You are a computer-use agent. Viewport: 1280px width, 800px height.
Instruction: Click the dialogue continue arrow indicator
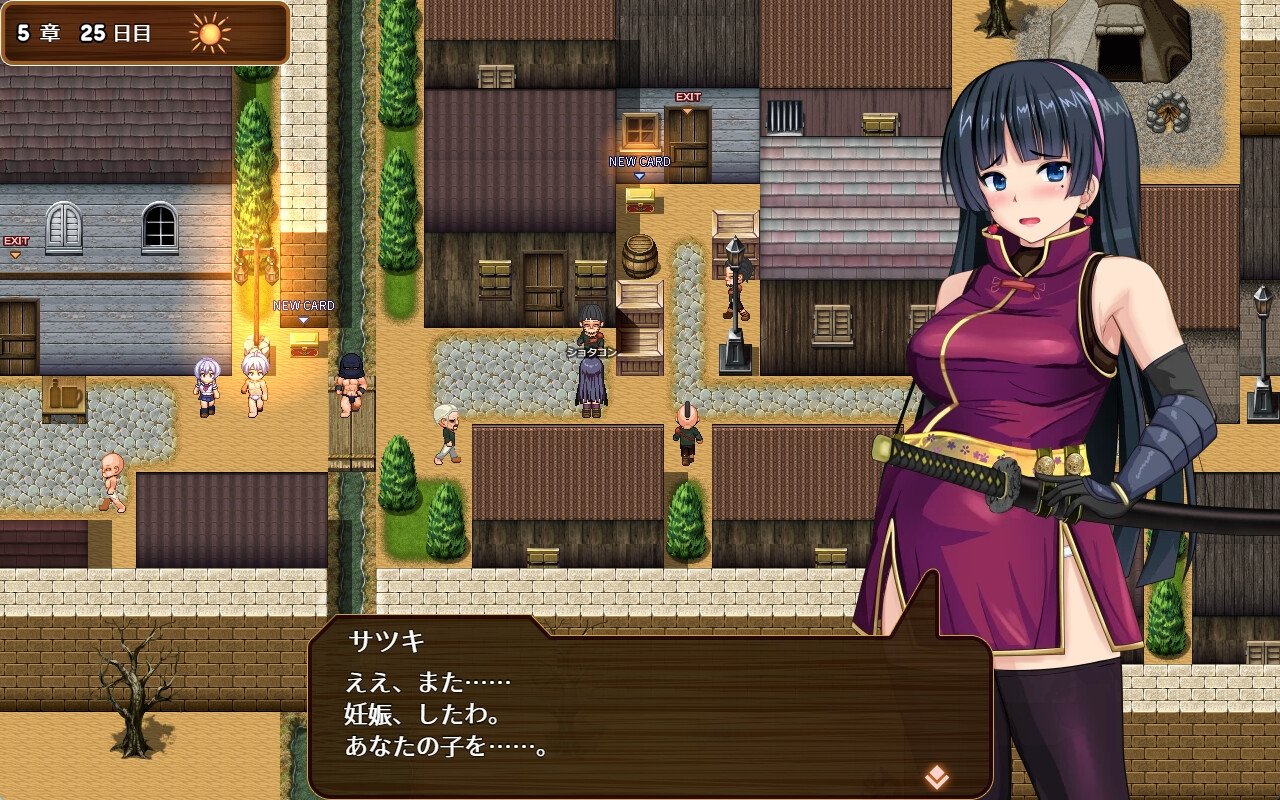click(936, 775)
